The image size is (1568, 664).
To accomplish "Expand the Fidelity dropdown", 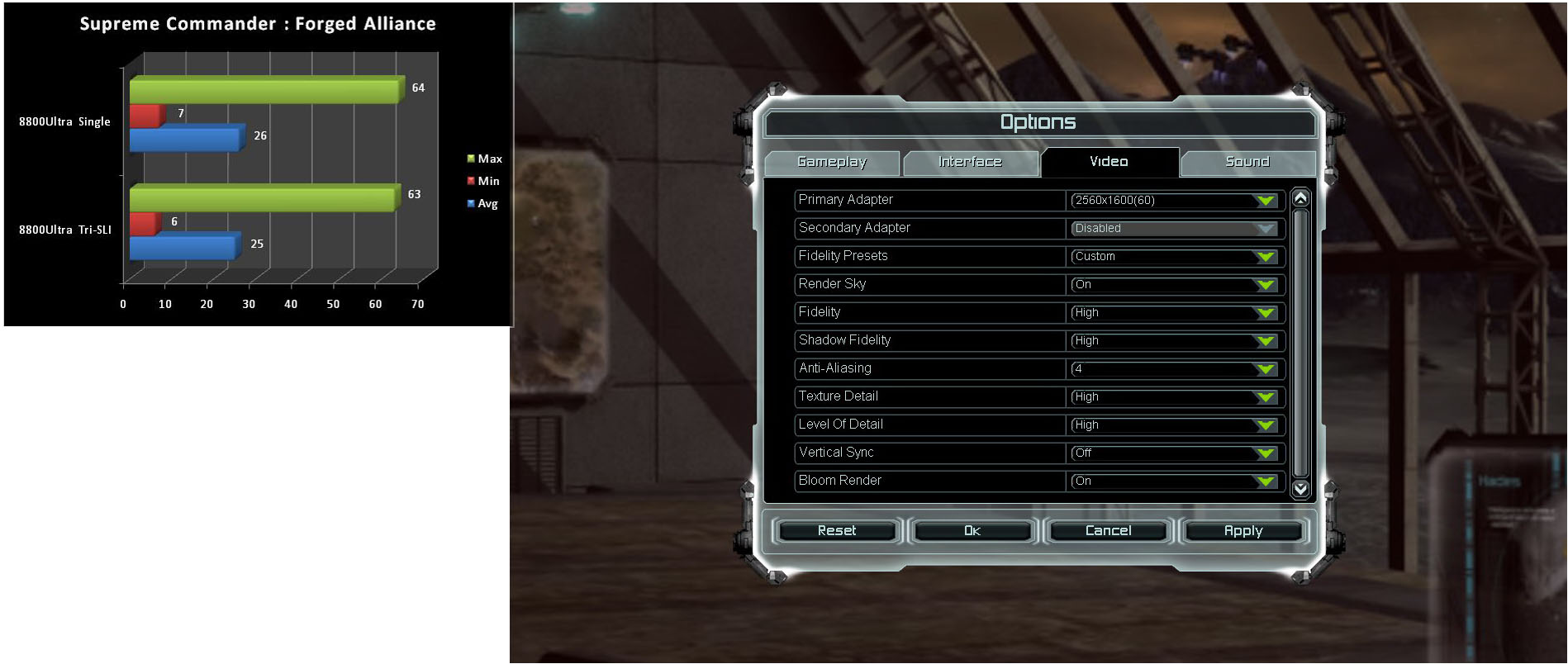I will click(1174, 313).
